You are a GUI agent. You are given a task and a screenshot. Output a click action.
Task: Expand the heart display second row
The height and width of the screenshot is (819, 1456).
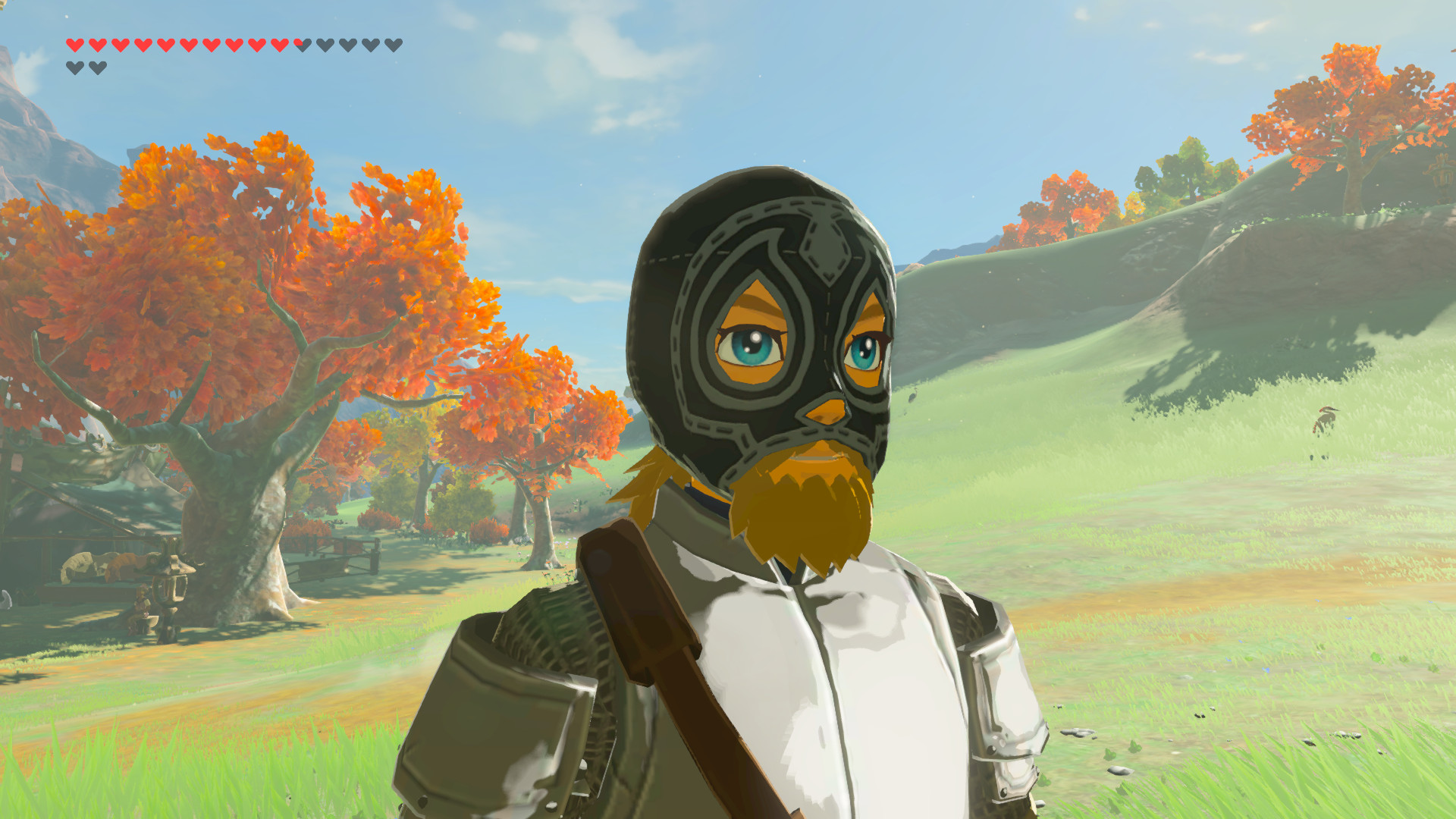tap(86, 67)
